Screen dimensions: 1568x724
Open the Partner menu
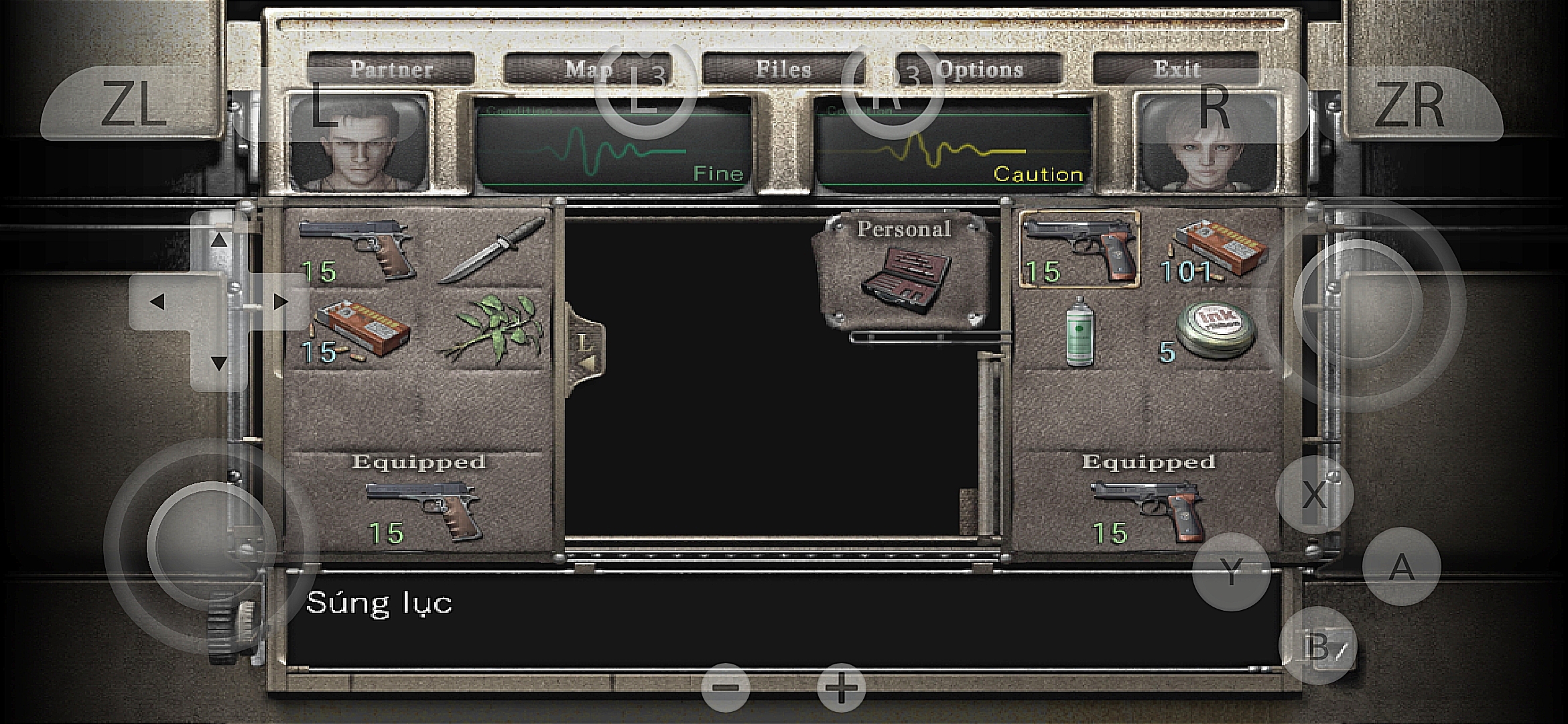click(391, 69)
